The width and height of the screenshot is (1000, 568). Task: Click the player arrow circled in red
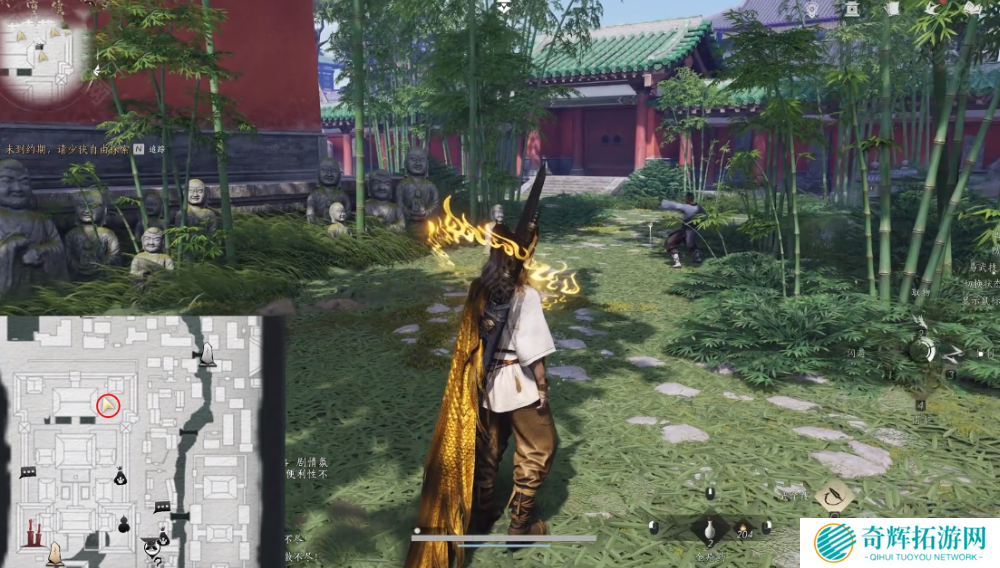click(108, 405)
